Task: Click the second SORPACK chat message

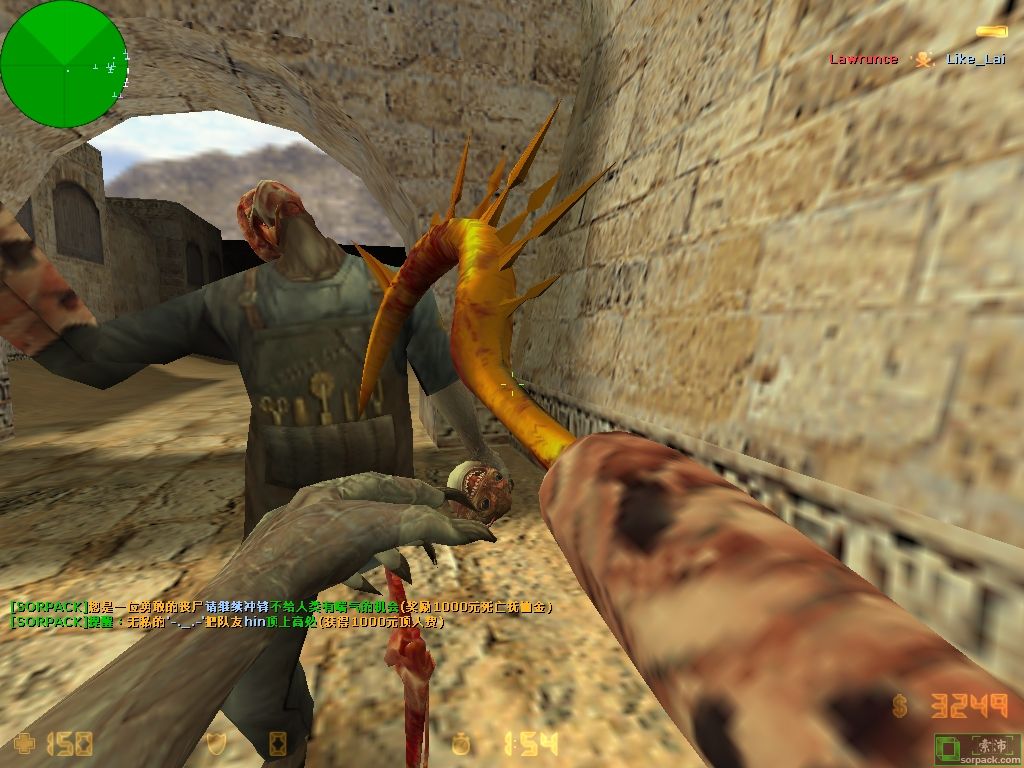Action: pyautogui.click(x=226, y=622)
